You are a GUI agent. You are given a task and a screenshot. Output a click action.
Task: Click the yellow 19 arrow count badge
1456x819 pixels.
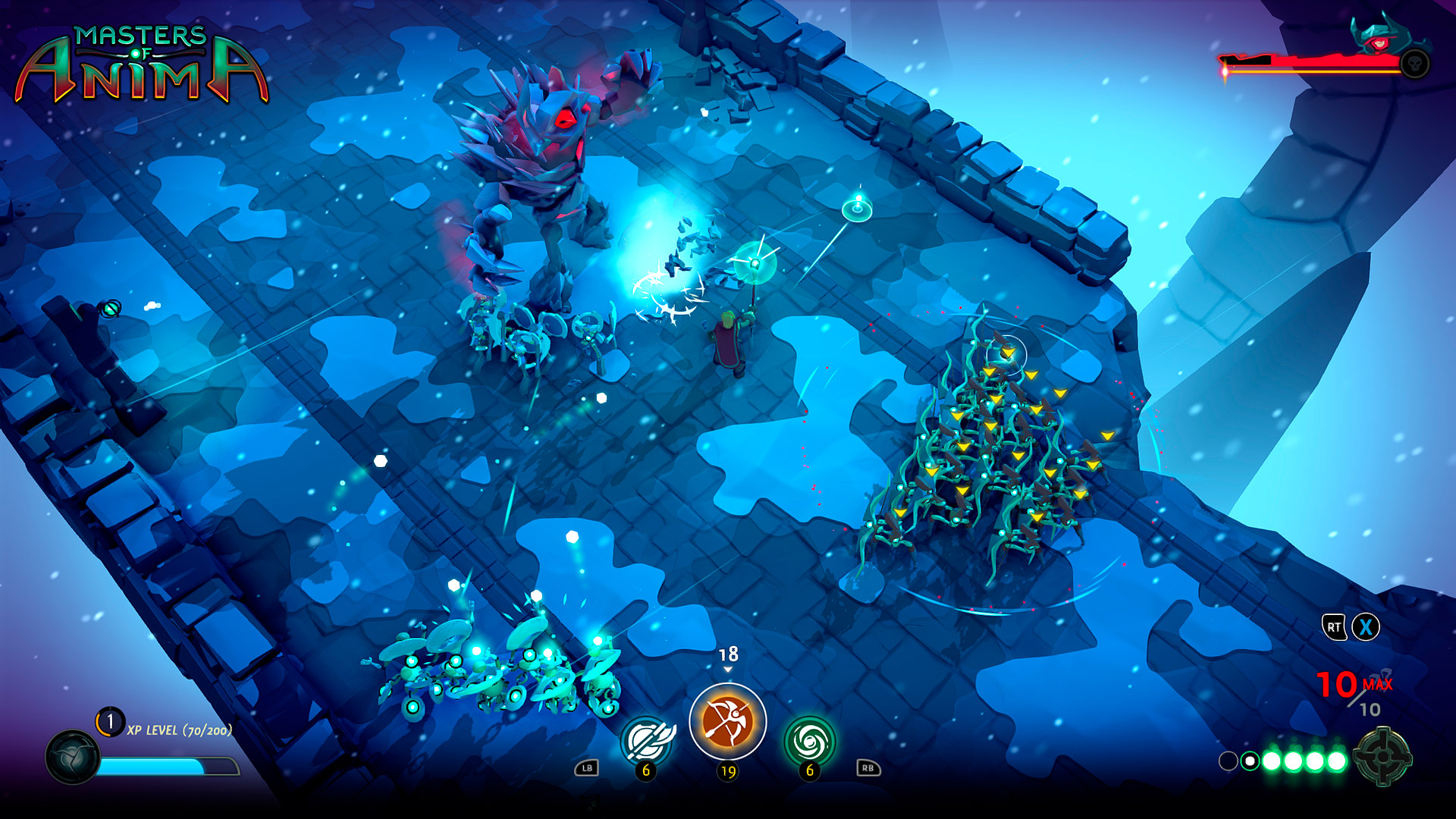[728, 771]
